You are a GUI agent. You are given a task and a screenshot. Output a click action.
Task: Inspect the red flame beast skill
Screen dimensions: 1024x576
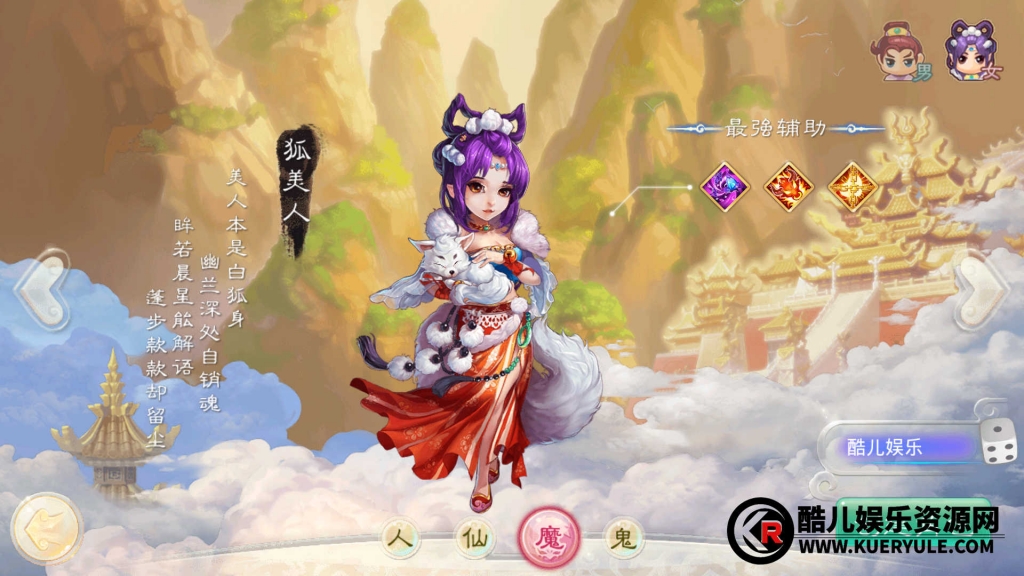point(787,185)
